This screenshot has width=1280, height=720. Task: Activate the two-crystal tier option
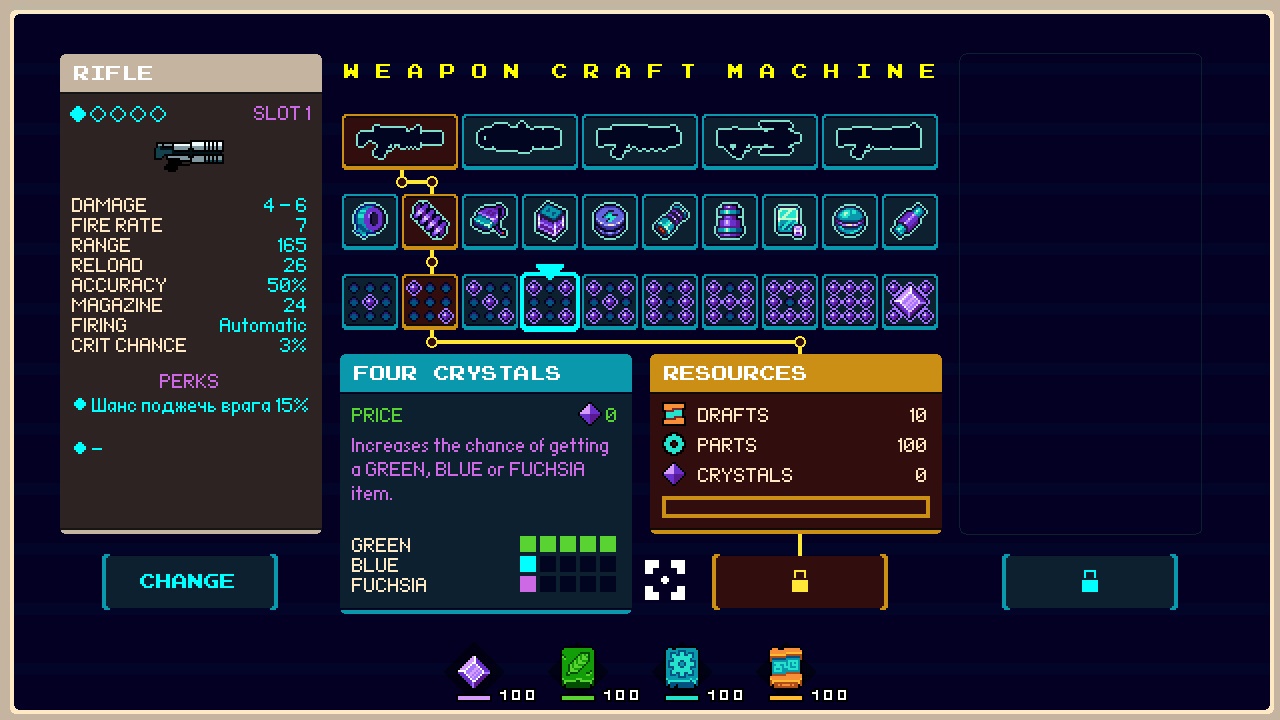pyautogui.click(x=430, y=301)
